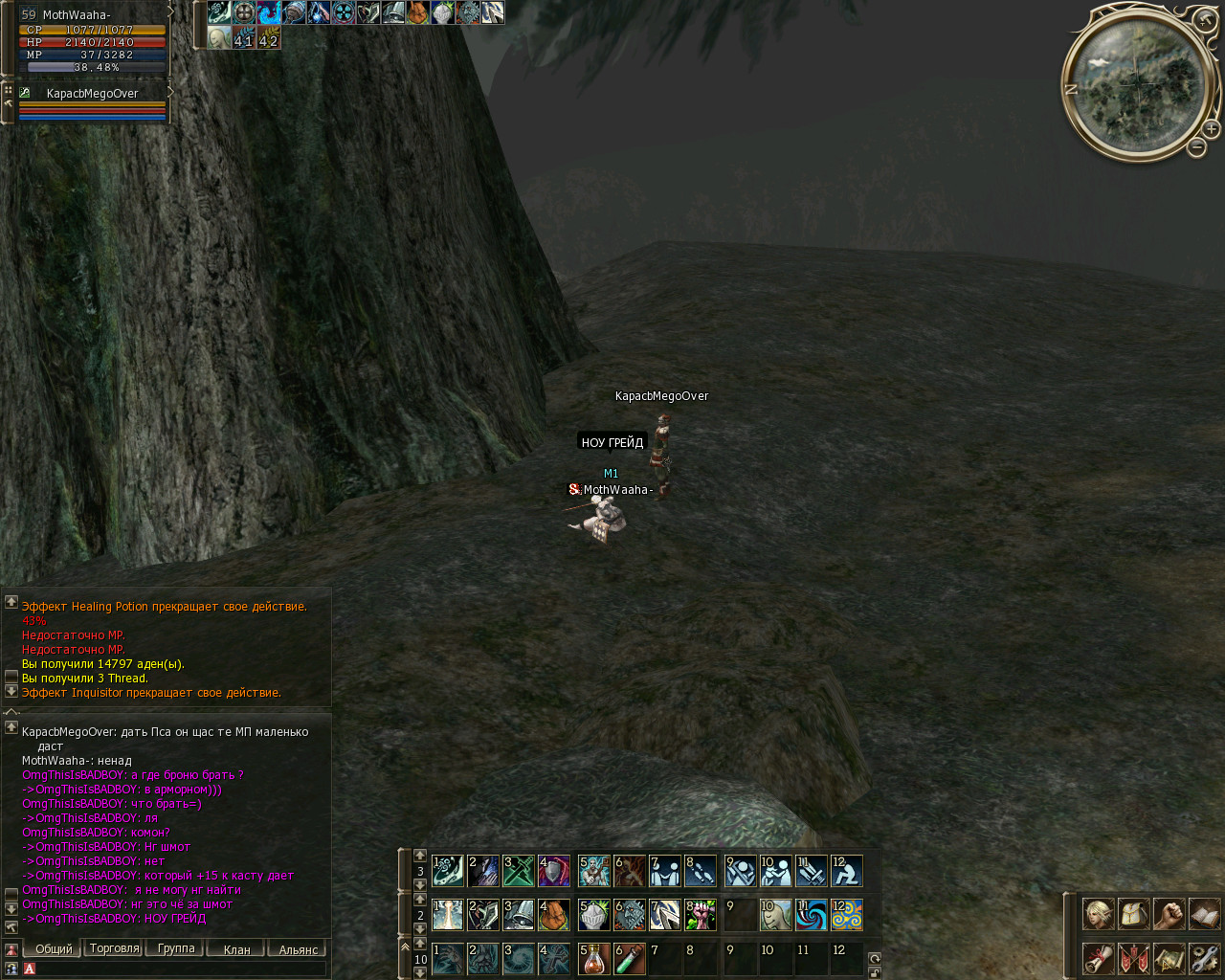1225x980 pixels.
Task: Activate the sit-down action icon
Action: pos(846,871)
